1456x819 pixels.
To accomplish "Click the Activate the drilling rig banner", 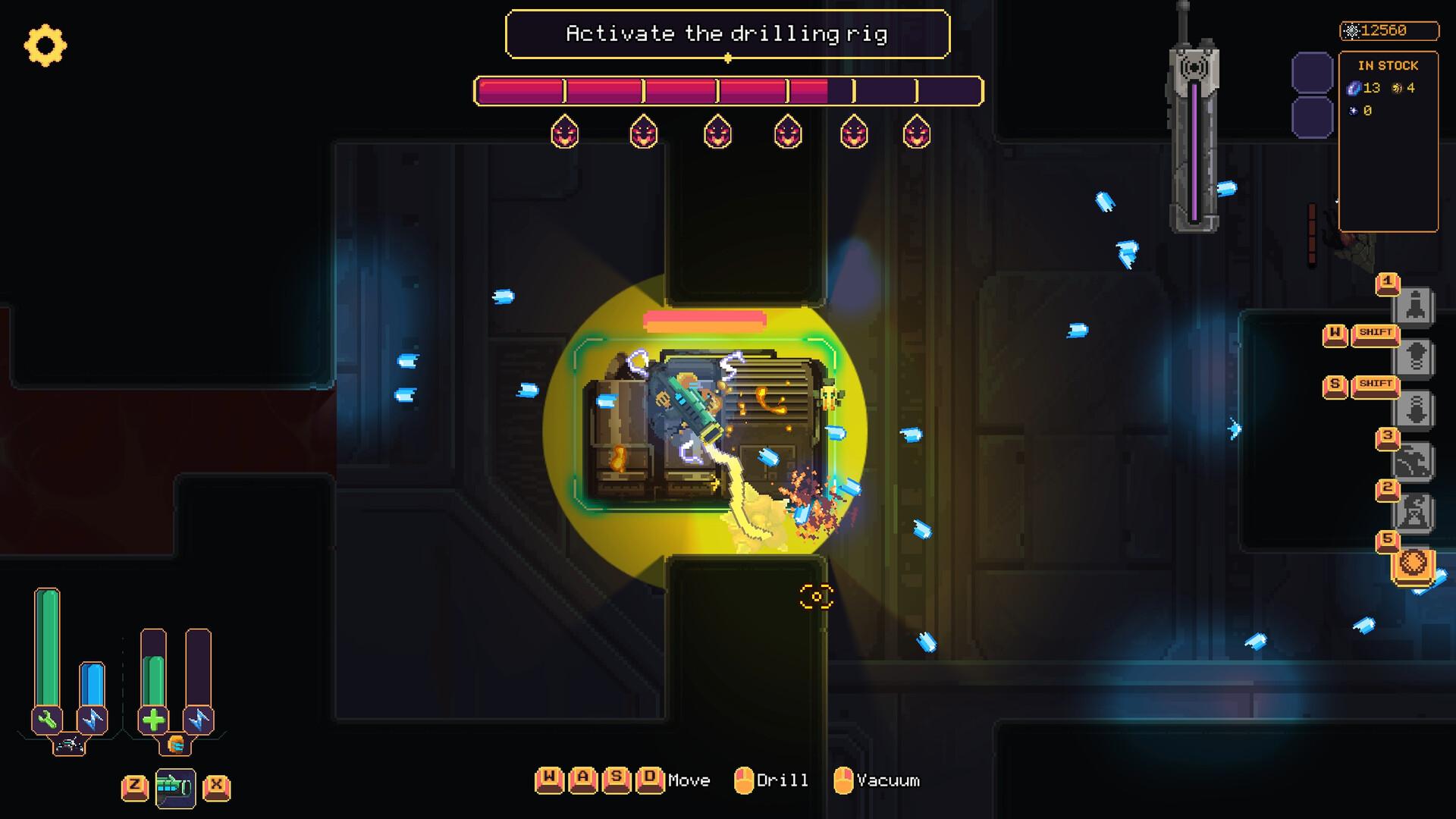I will tap(726, 33).
